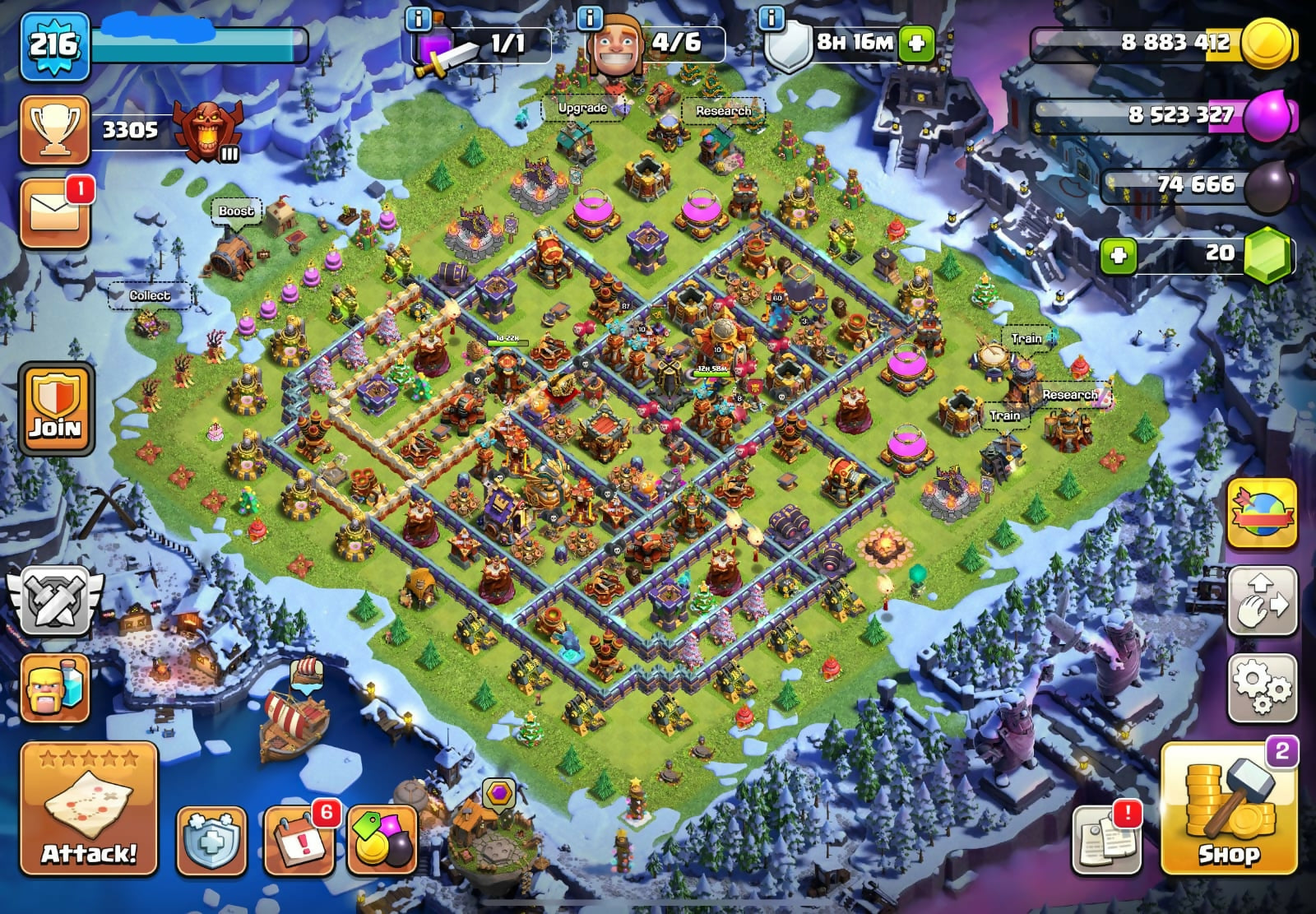Tap the Join clan shield button

pyautogui.click(x=56, y=408)
